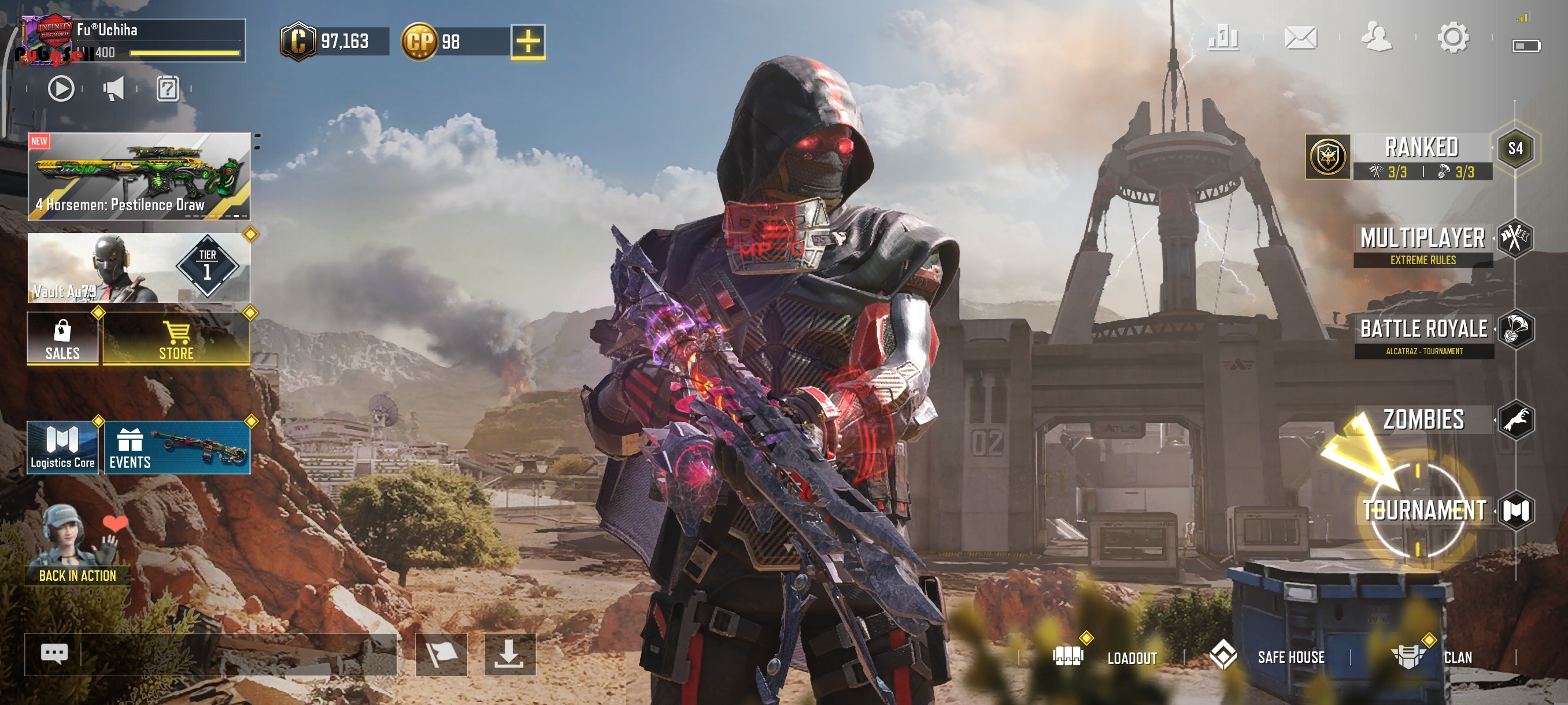Open the Sales shop
This screenshot has width=1568, height=705.
click(x=62, y=339)
